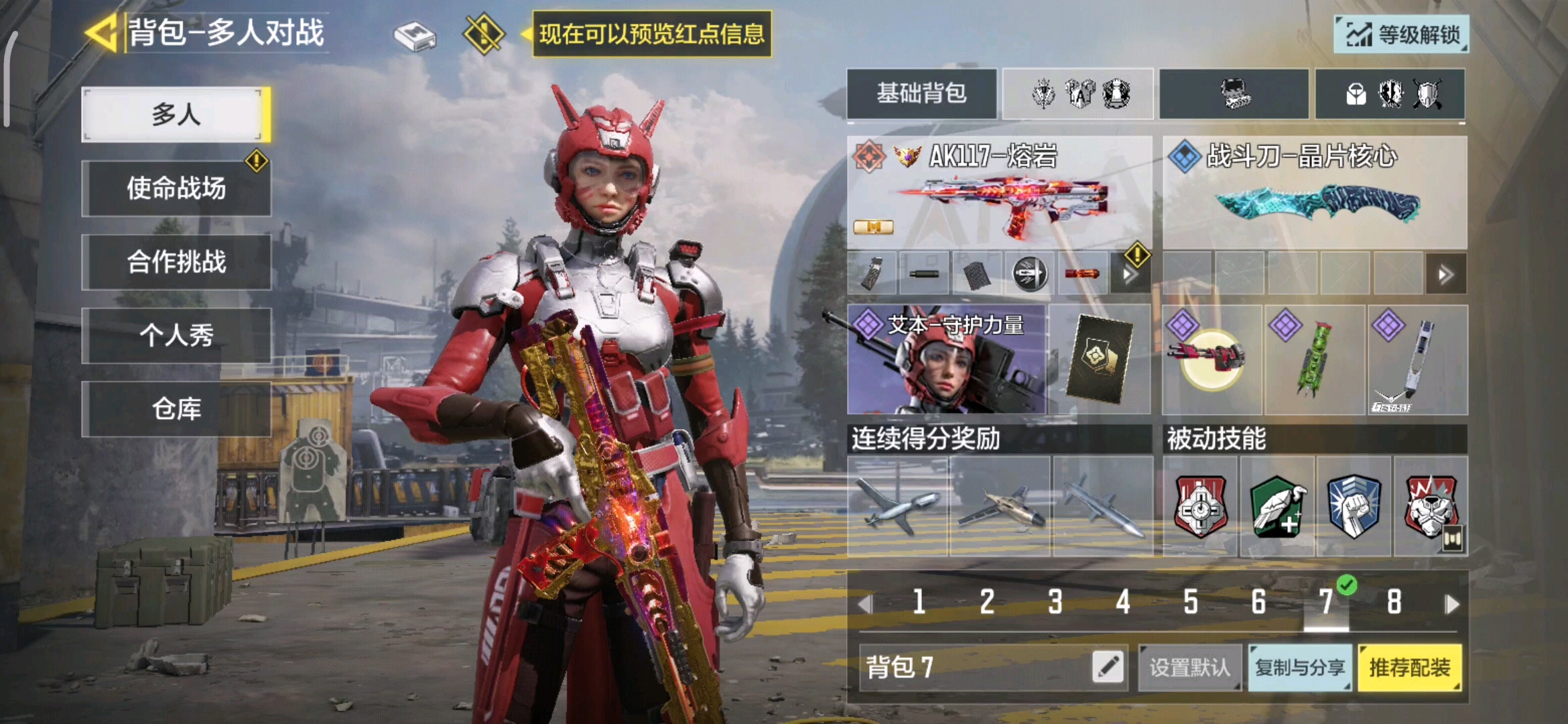Choose the green passive skill with plus sign

coord(1277,507)
